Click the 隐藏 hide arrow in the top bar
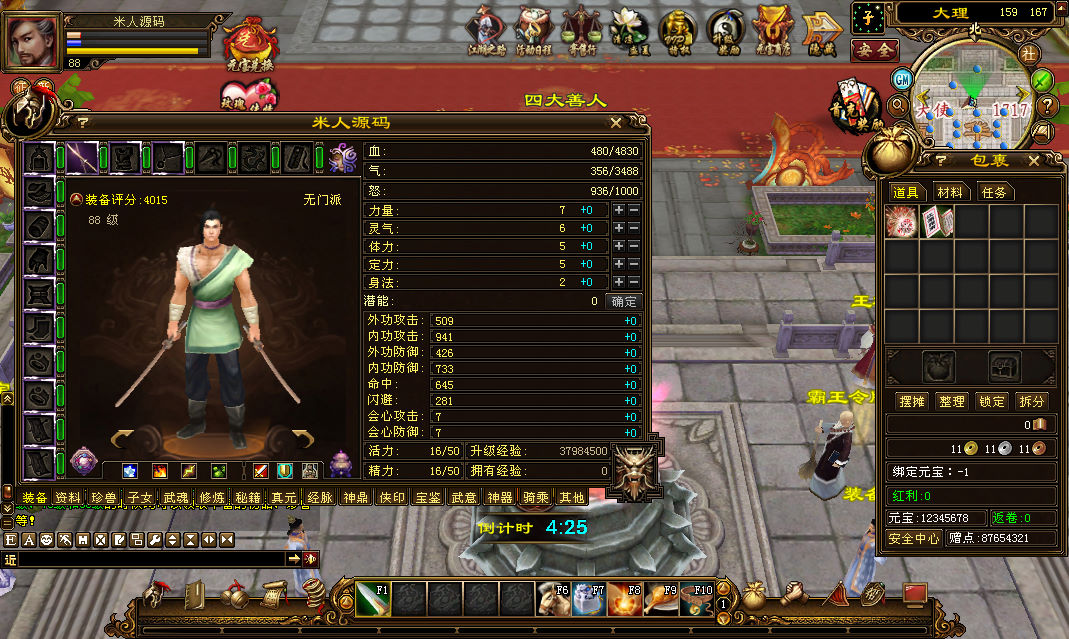1069x639 pixels. (x=820, y=30)
